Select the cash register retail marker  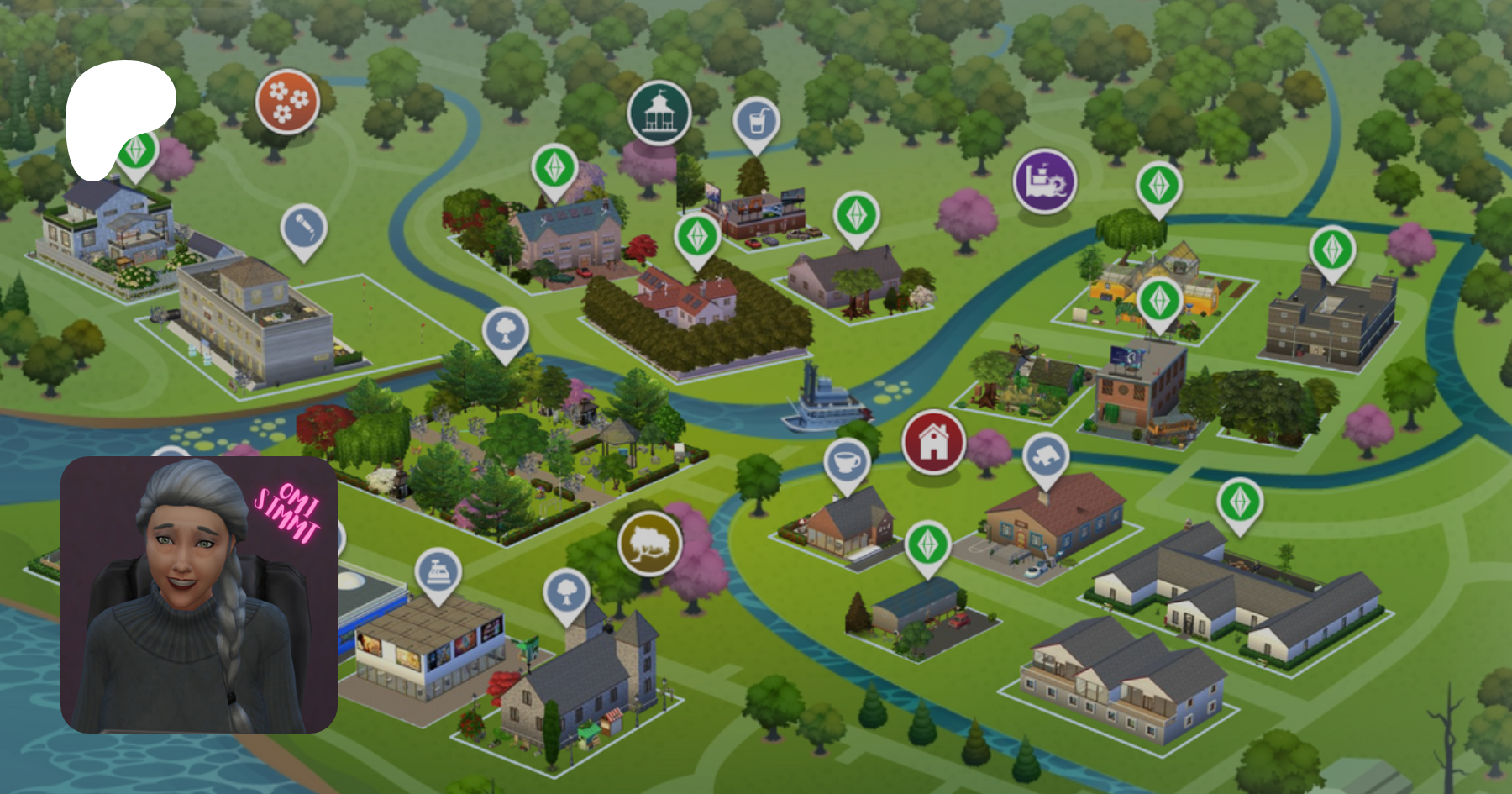coord(438,573)
